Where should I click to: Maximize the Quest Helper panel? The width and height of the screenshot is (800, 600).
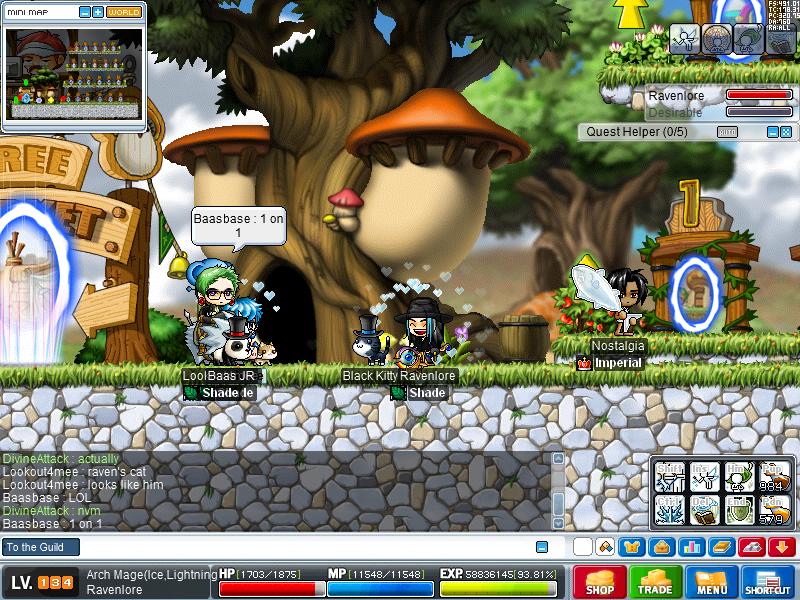pos(786,132)
